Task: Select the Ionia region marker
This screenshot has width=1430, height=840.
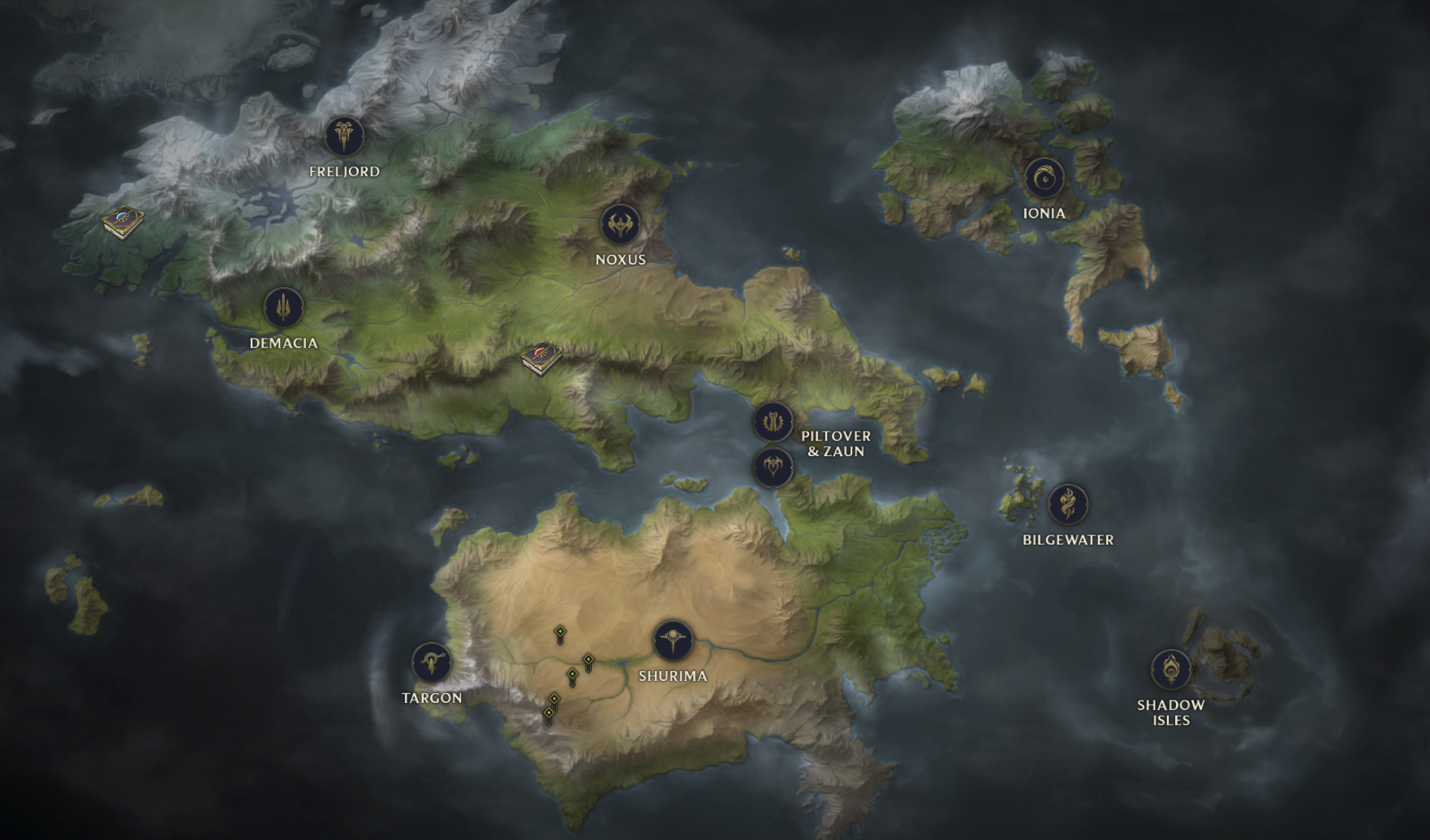Action: coord(1044,179)
